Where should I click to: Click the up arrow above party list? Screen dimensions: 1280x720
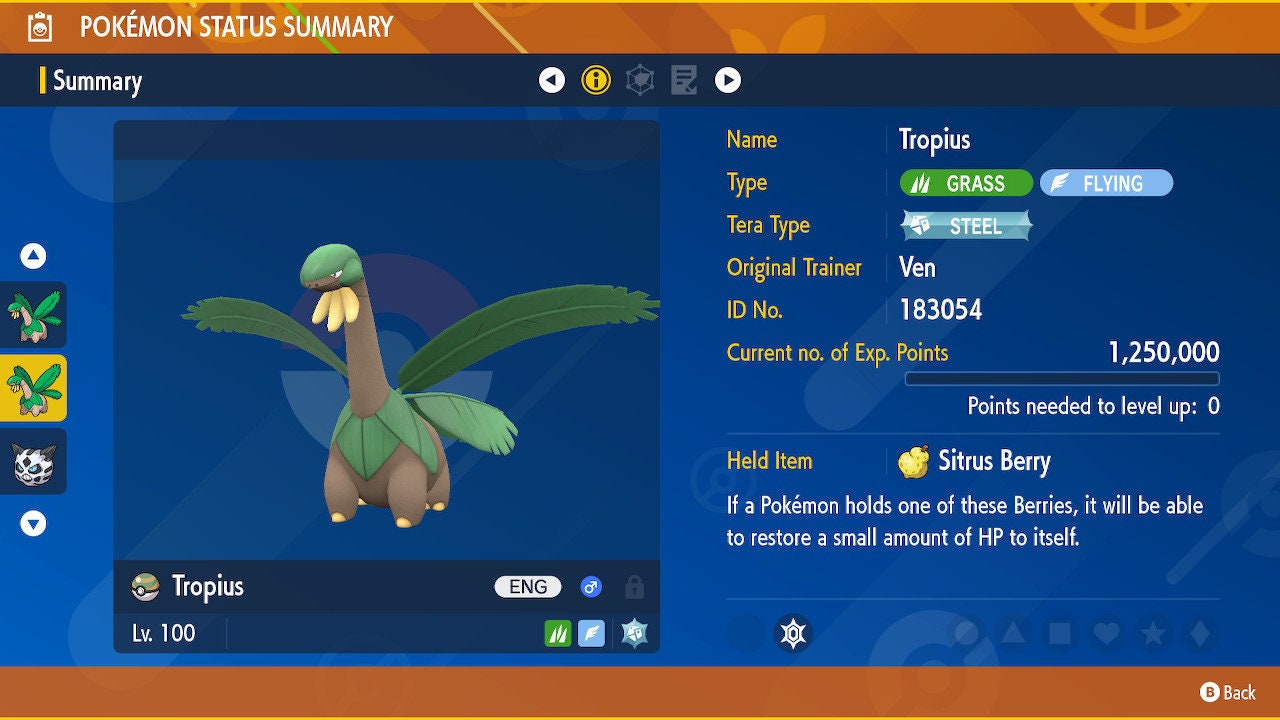coord(33,256)
